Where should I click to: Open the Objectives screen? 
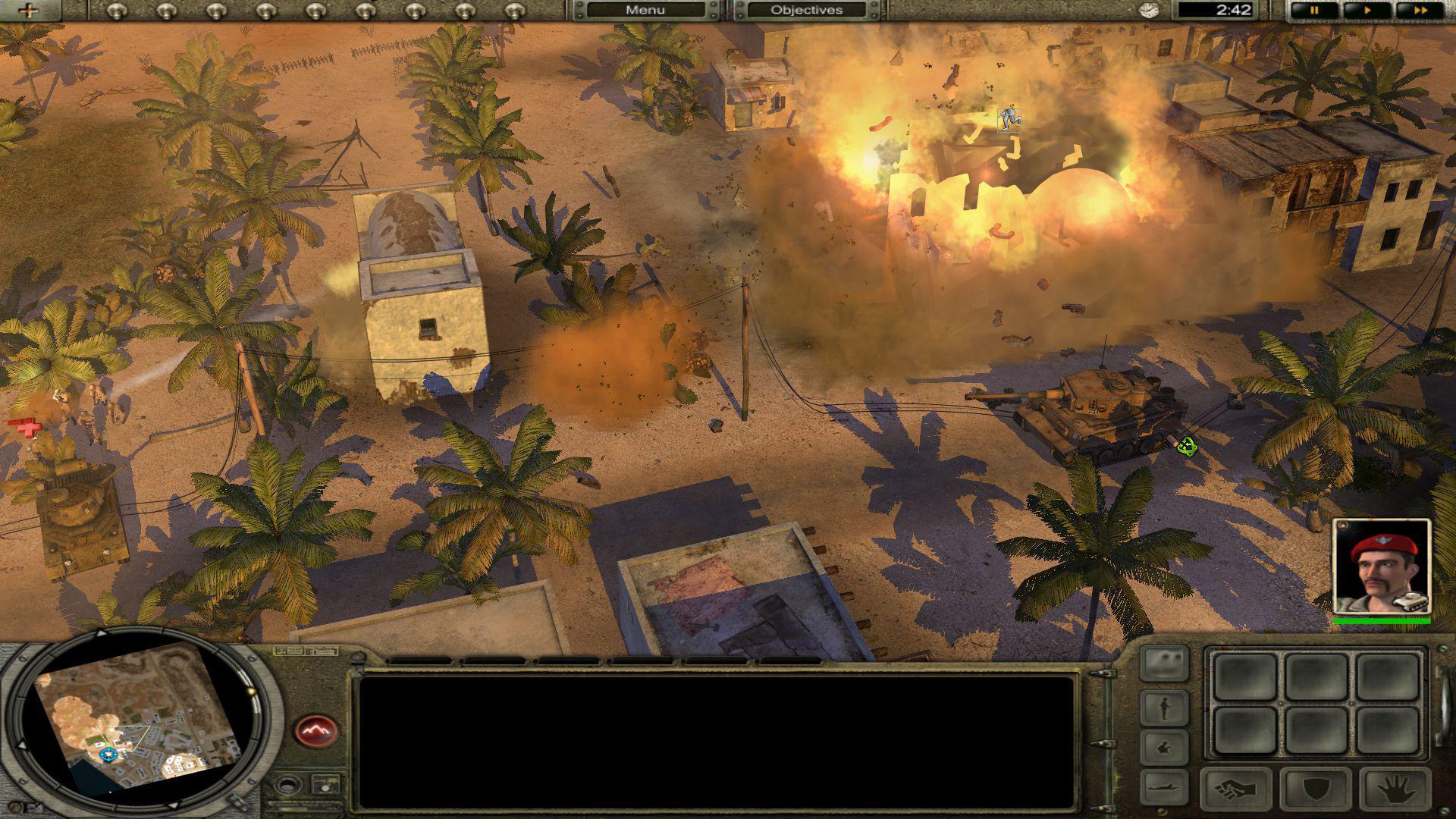tap(808, 10)
